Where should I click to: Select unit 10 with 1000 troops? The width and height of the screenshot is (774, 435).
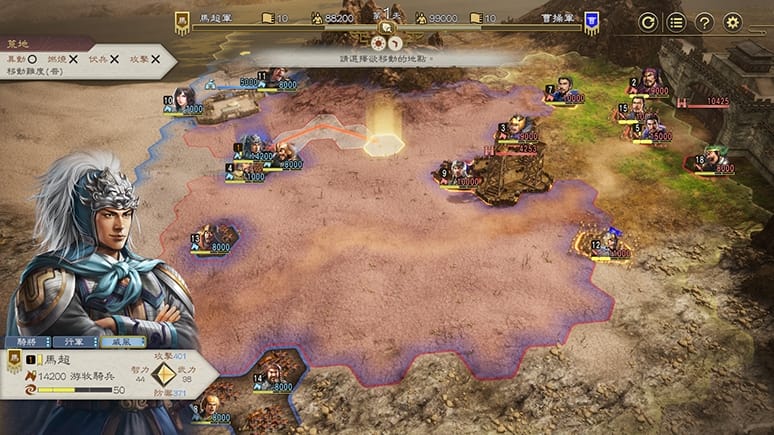(x=183, y=100)
